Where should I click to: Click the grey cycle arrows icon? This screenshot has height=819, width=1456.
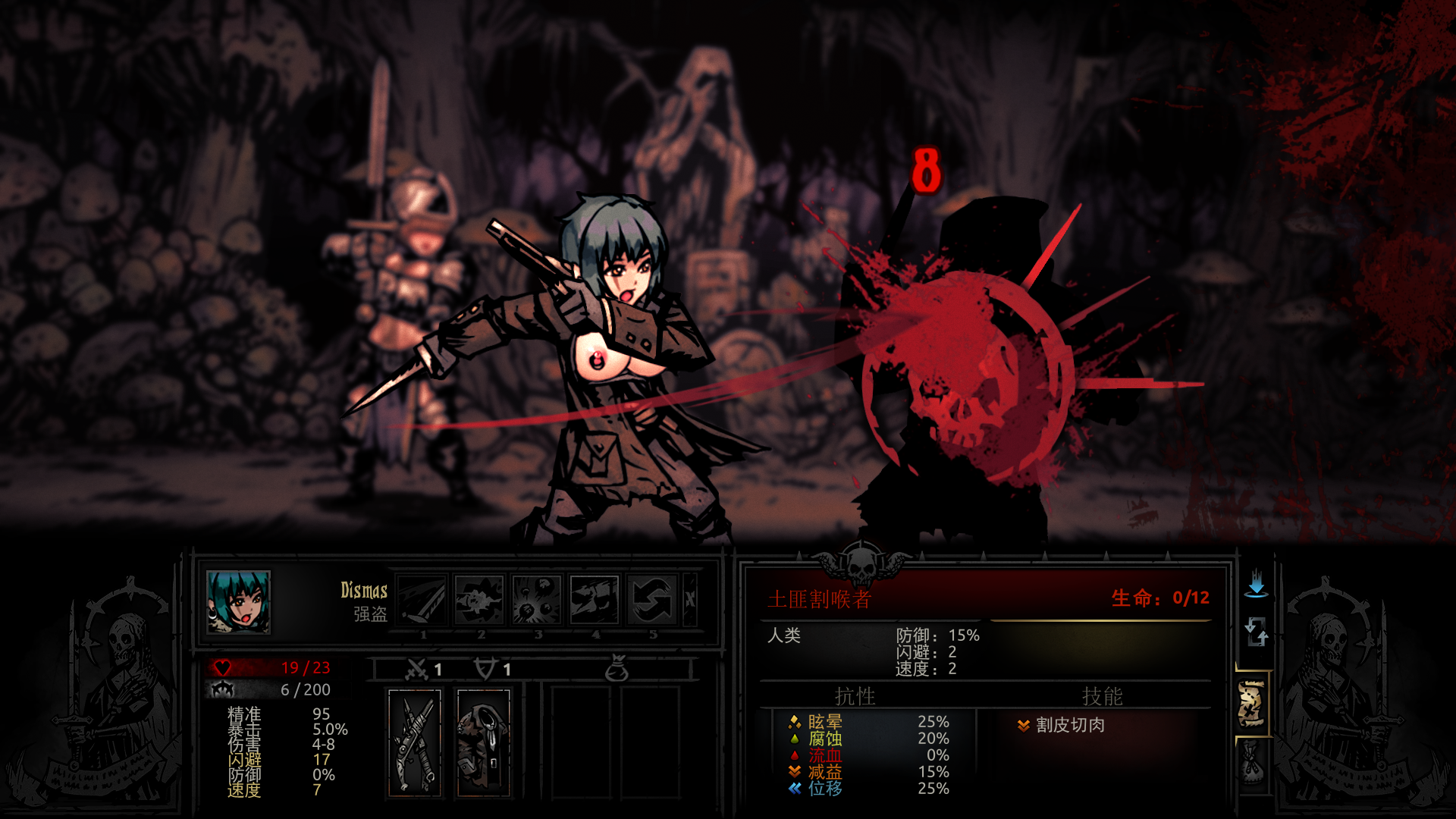pyautogui.click(x=1257, y=631)
